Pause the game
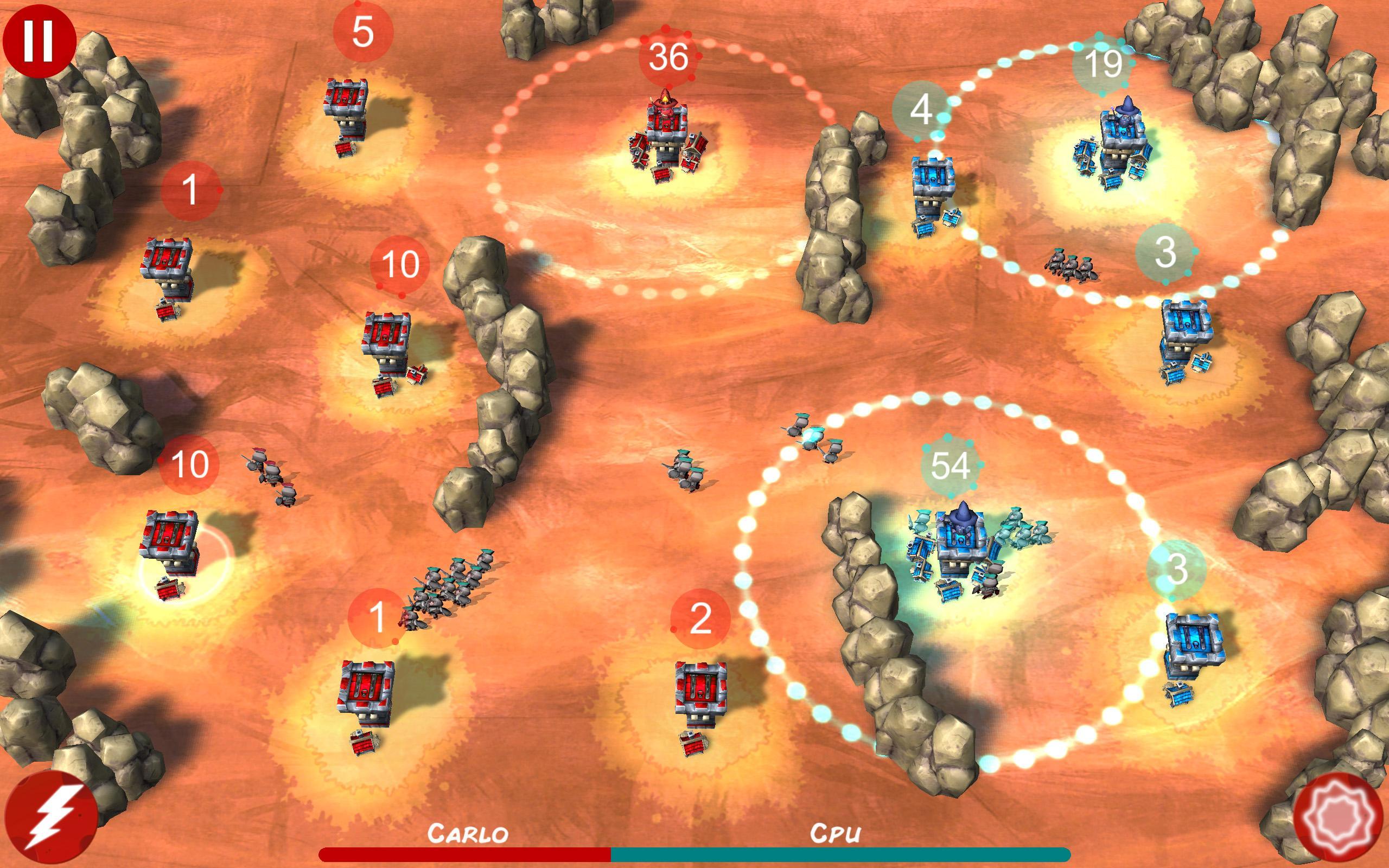The width and height of the screenshot is (1389, 868). [x=39, y=40]
